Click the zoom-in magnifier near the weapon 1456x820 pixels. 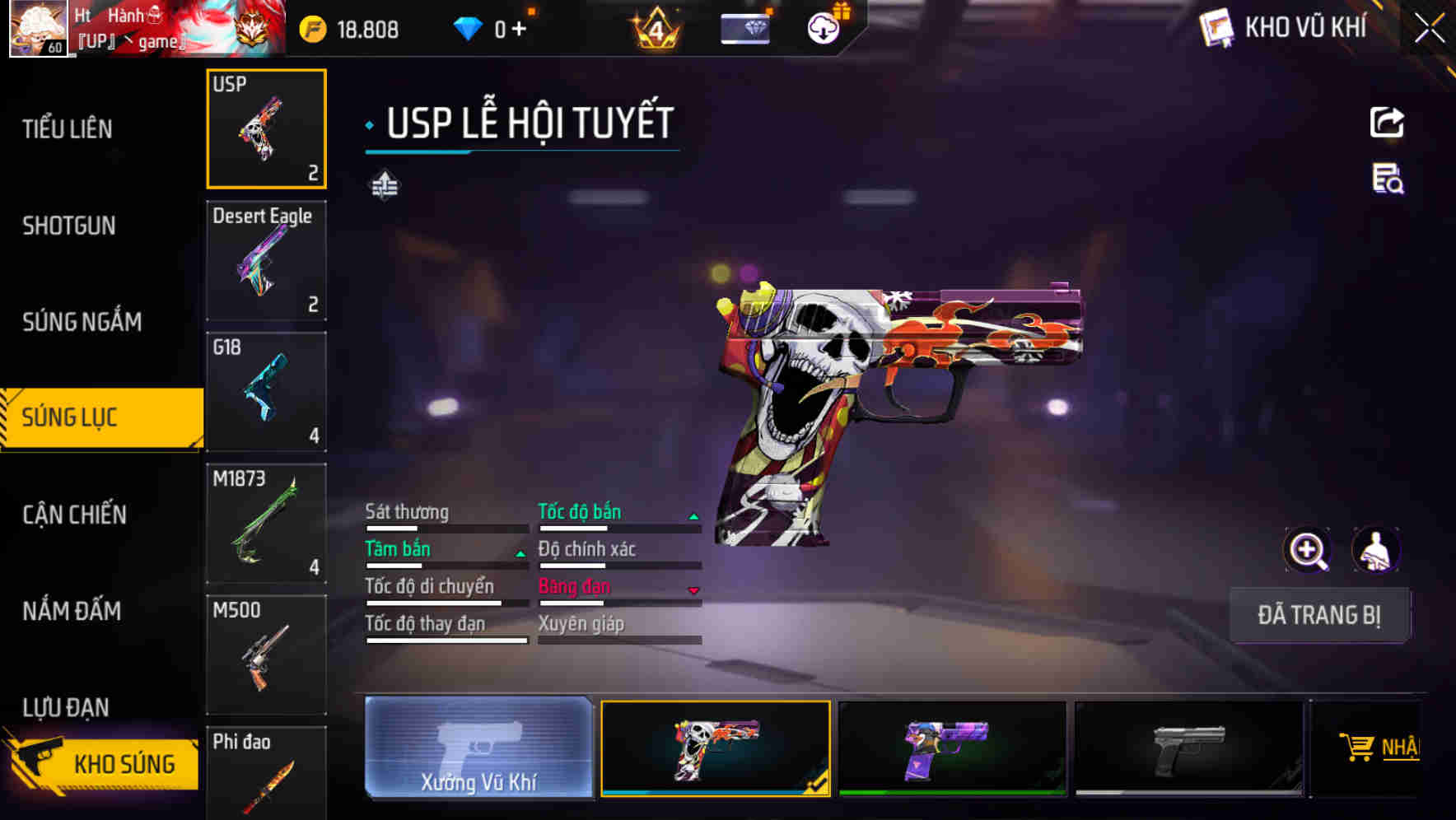coord(1307,550)
